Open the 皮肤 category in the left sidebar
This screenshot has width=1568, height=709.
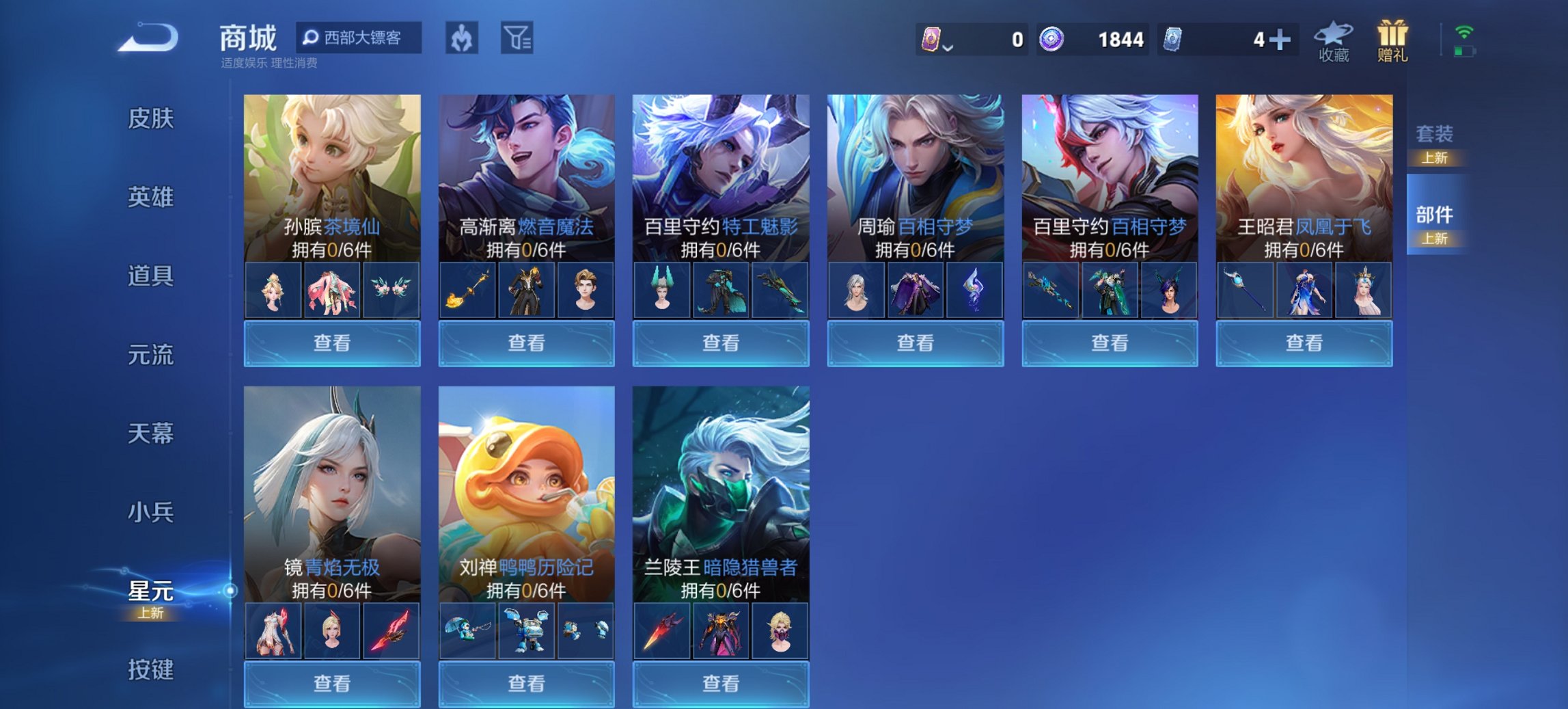point(152,119)
